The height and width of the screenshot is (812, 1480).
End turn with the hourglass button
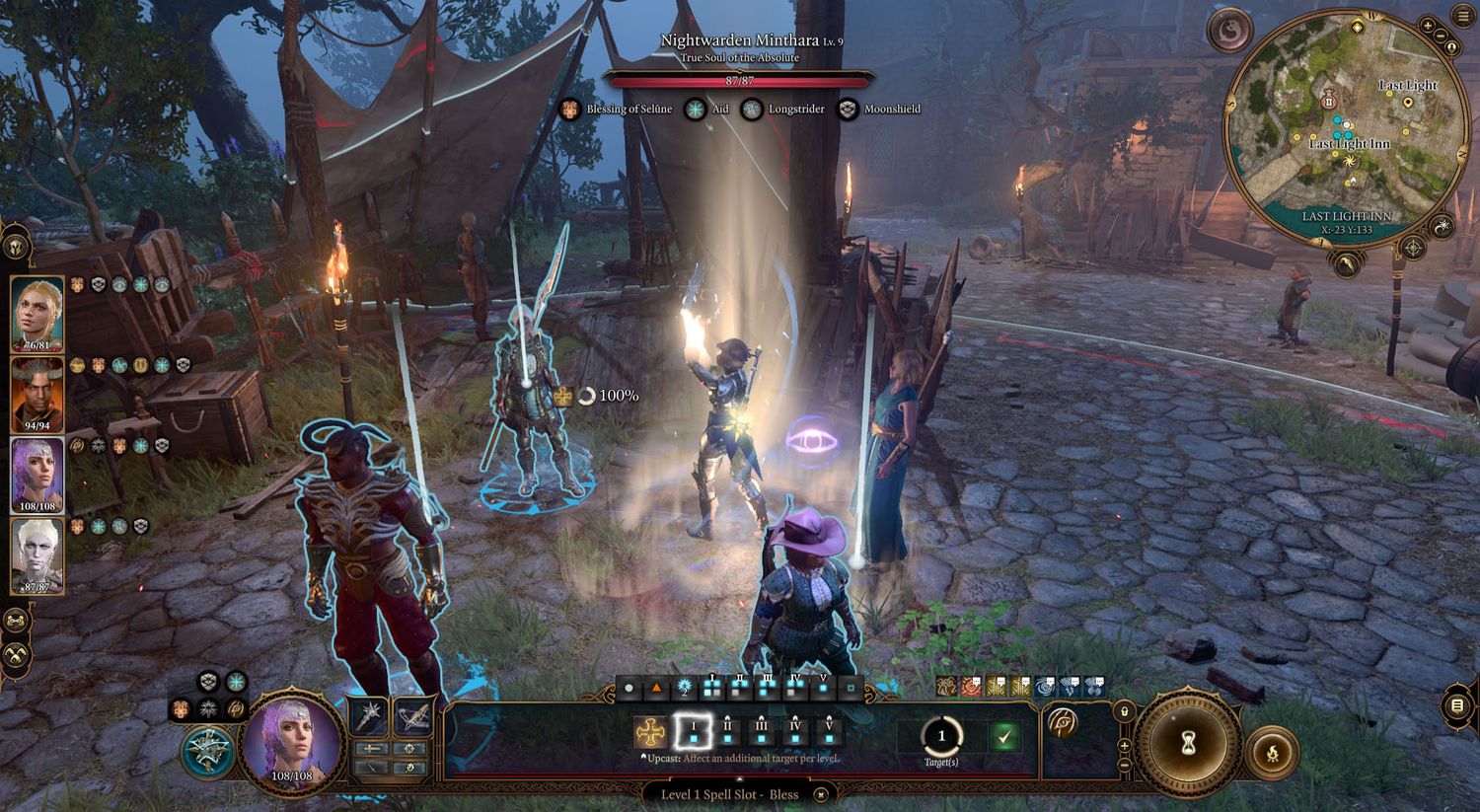pyautogui.click(x=1189, y=743)
